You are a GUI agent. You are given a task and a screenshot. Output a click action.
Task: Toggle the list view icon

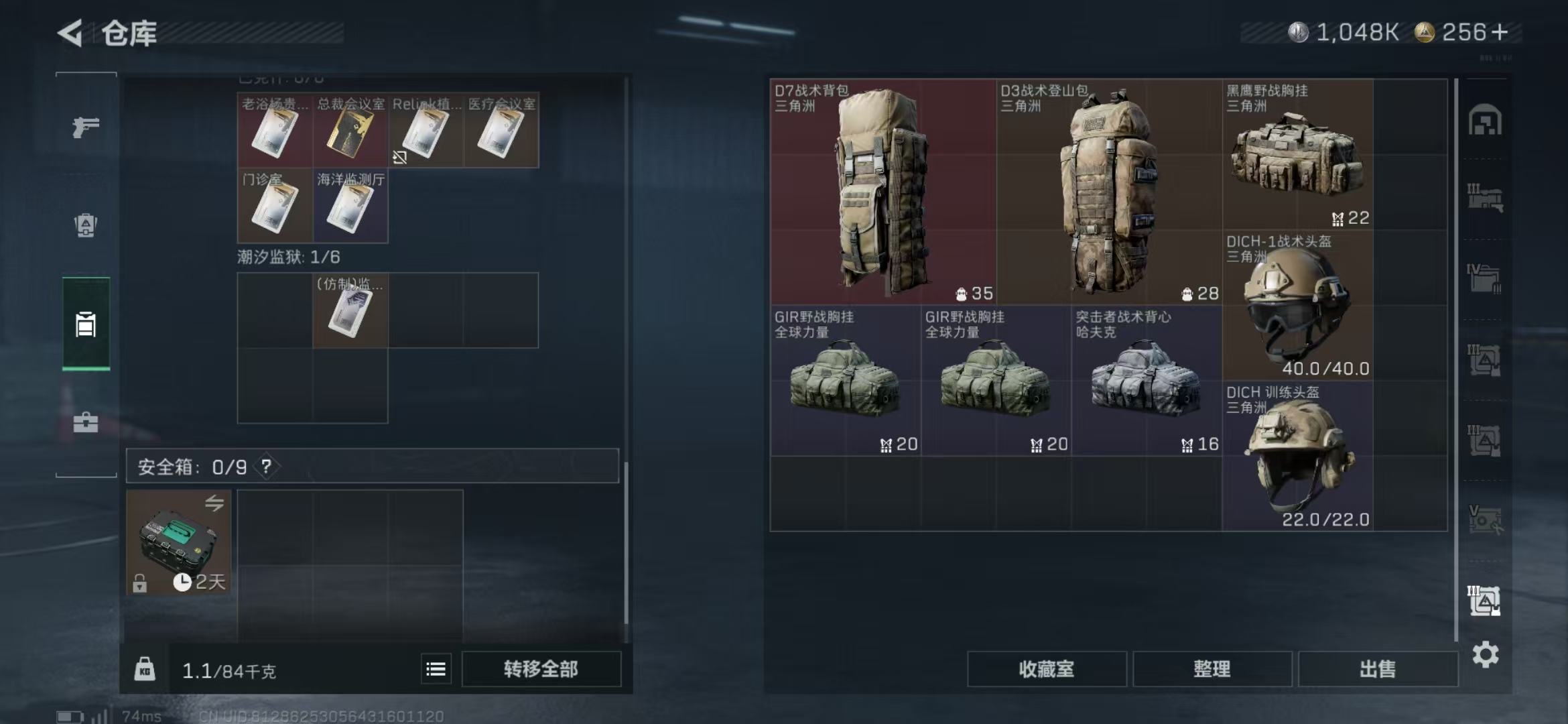[x=436, y=669]
